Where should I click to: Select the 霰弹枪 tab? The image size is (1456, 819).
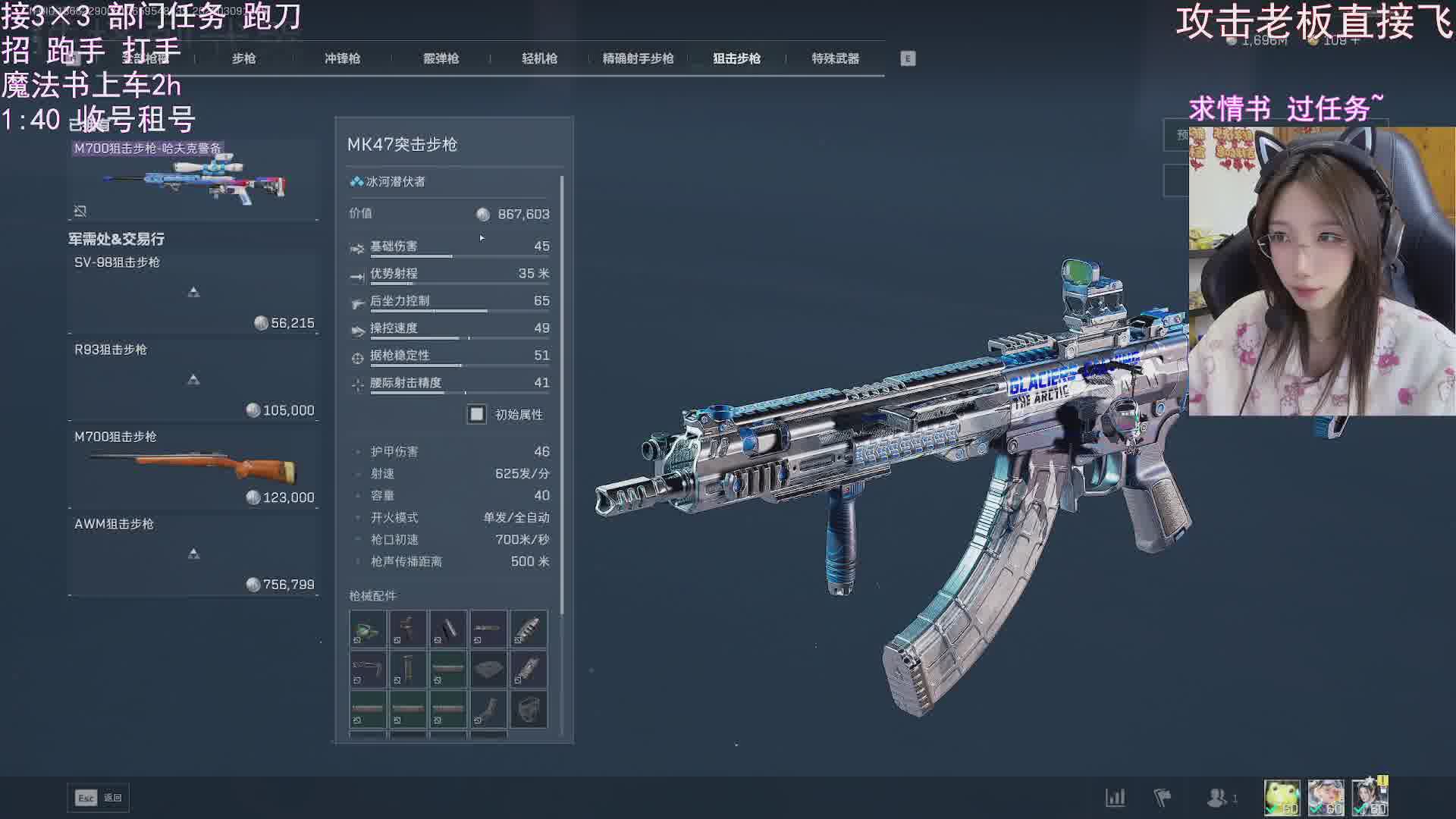pos(441,58)
